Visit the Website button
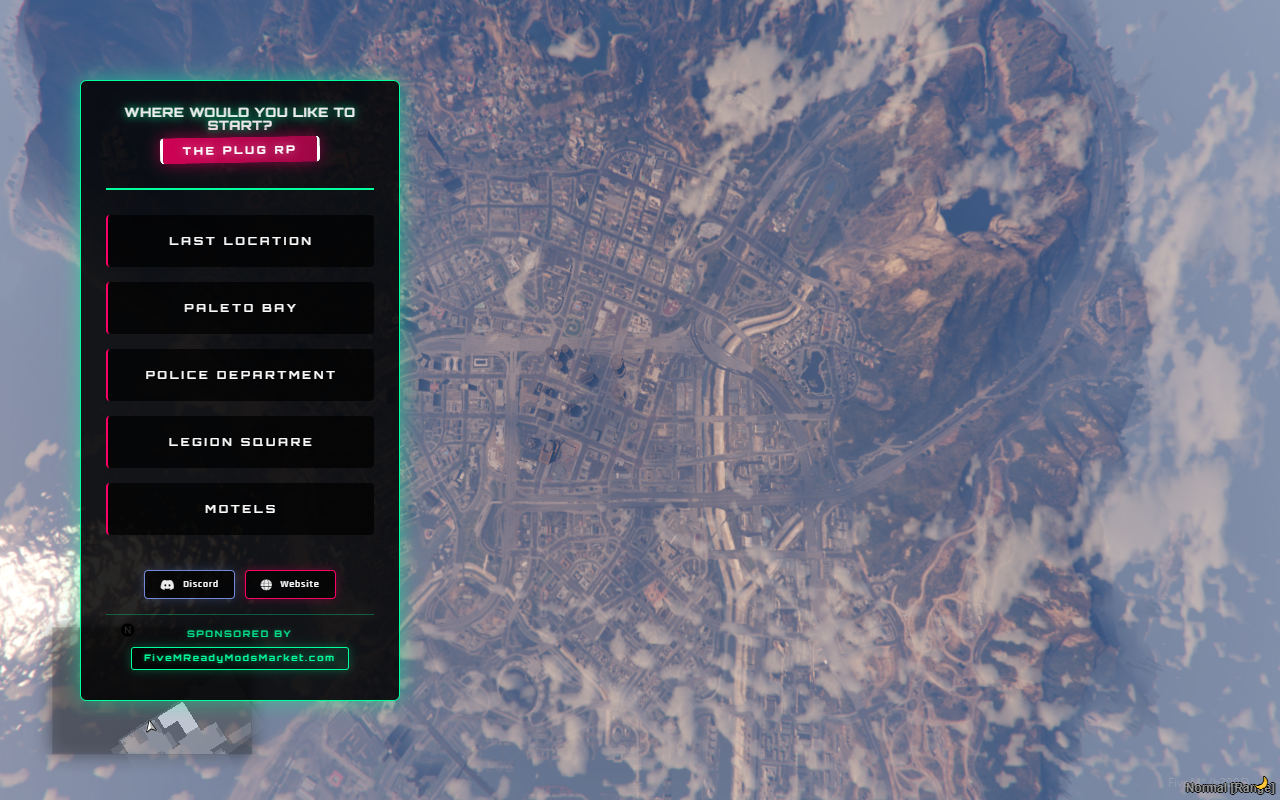 [290, 584]
